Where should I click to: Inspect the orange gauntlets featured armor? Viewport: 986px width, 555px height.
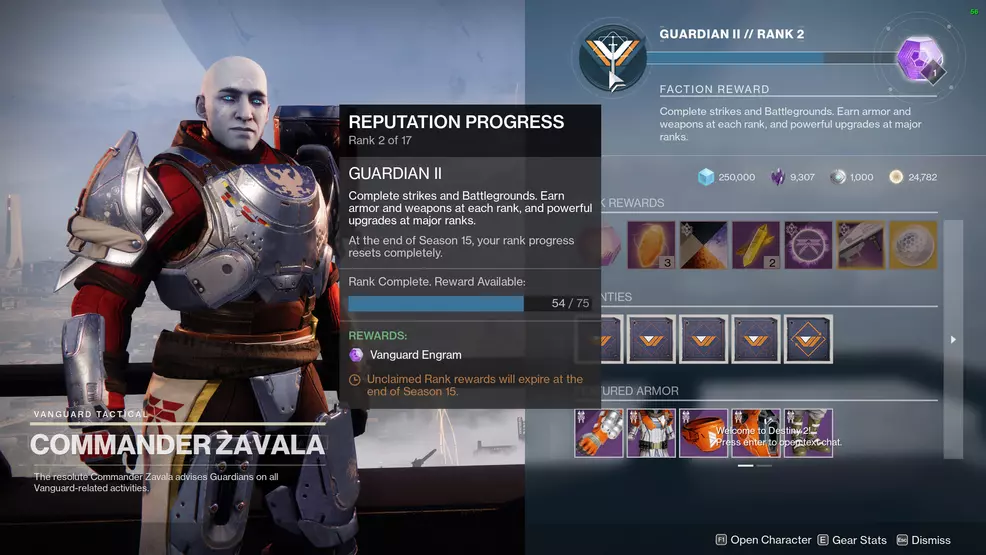pyautogui.click(x=599, y=433)
